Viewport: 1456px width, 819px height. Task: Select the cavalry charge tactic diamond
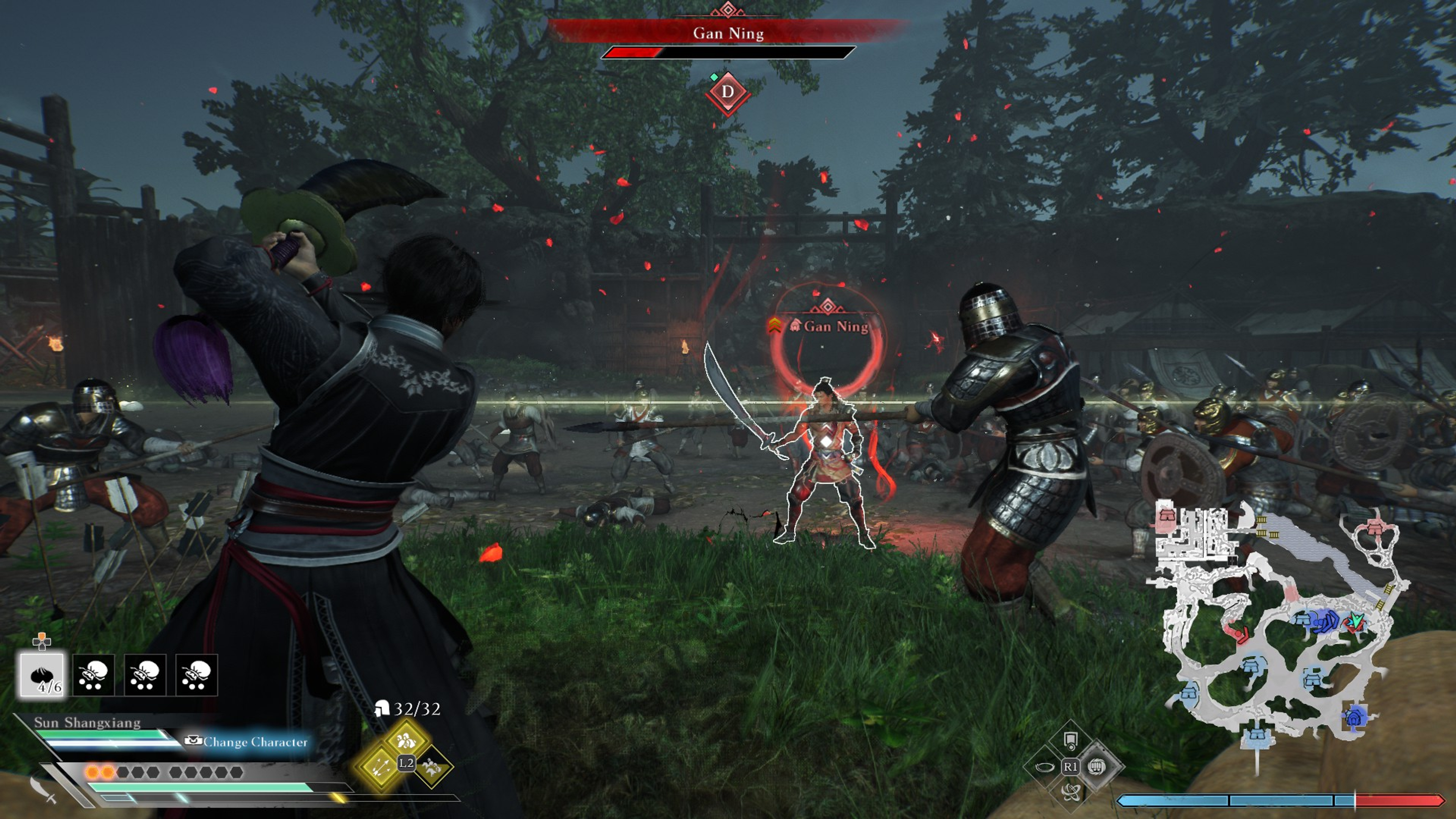tap(432, 767)
